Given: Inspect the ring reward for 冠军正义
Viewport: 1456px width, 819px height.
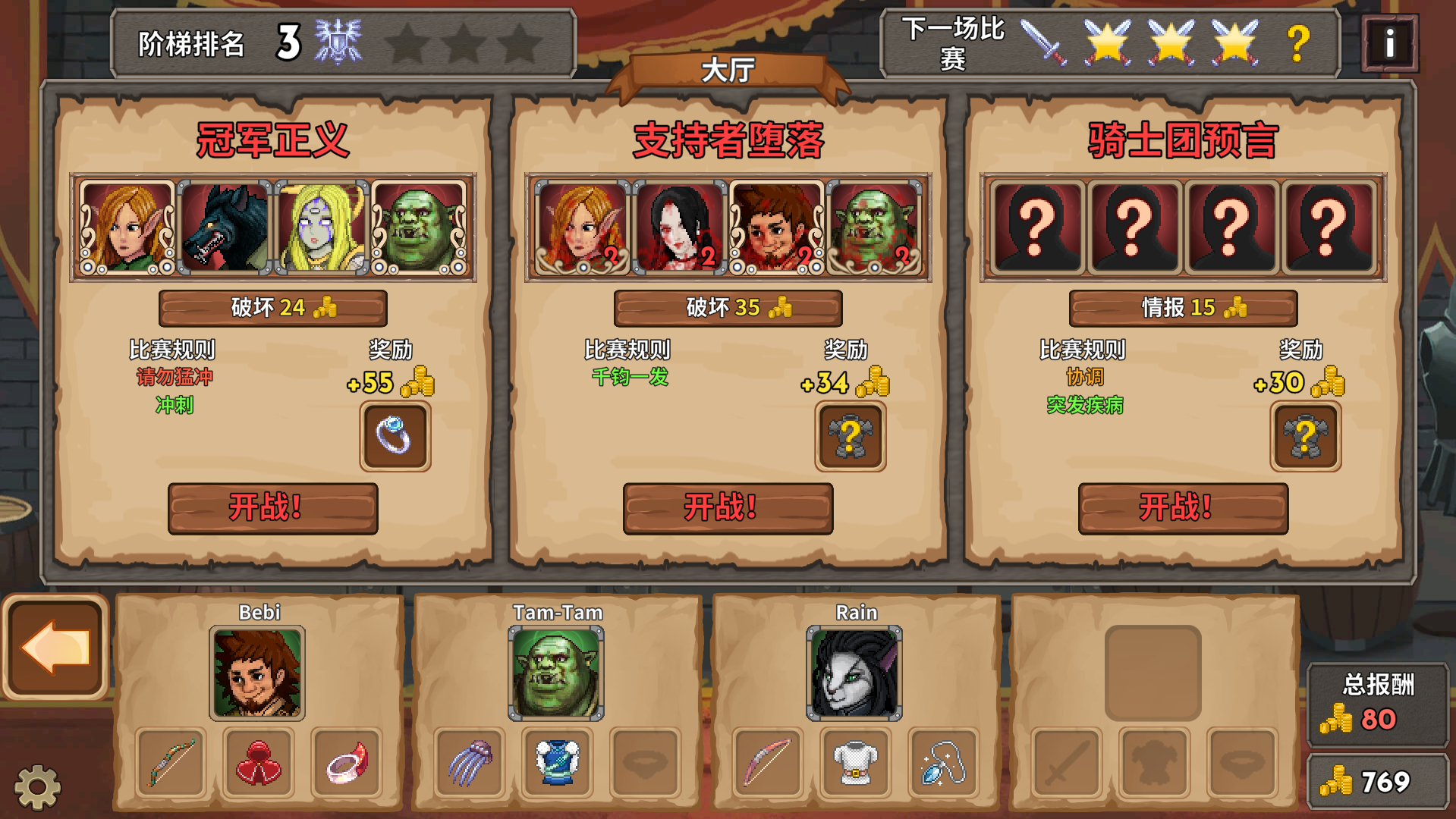Looking at the screenshot, I should [395, 437].
